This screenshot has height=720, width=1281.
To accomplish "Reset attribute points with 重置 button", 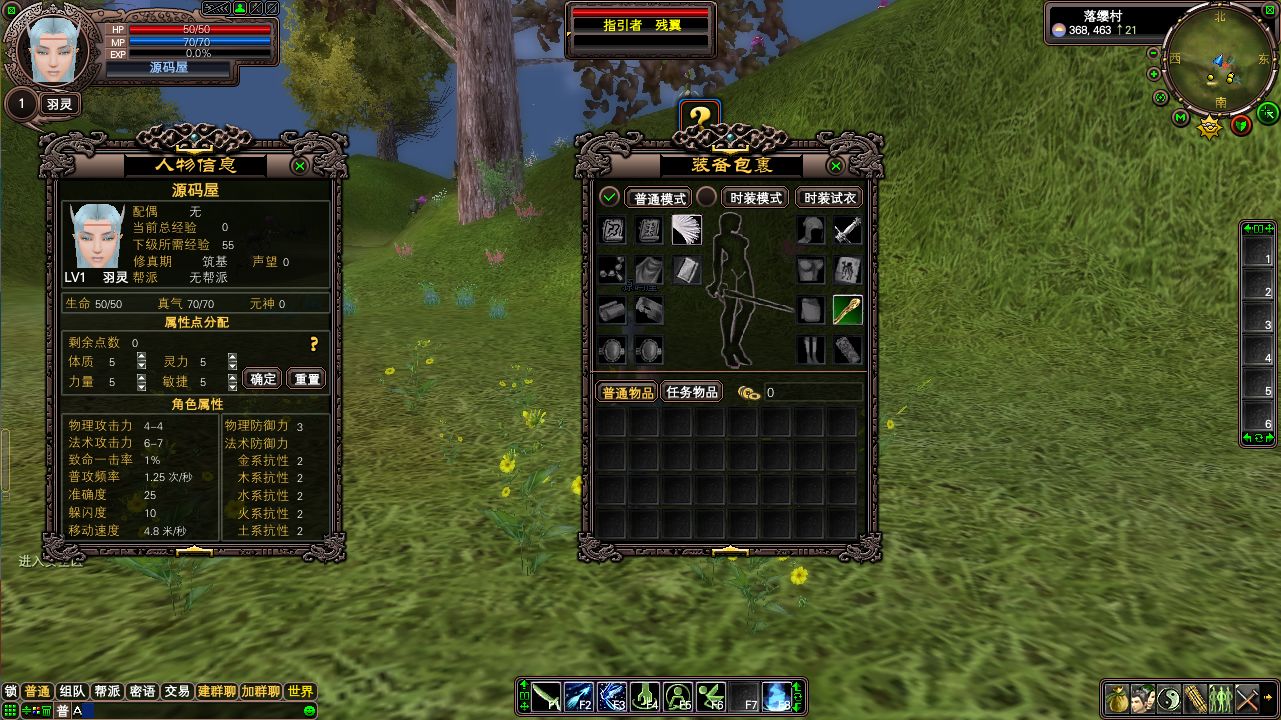I will (307, 379).
